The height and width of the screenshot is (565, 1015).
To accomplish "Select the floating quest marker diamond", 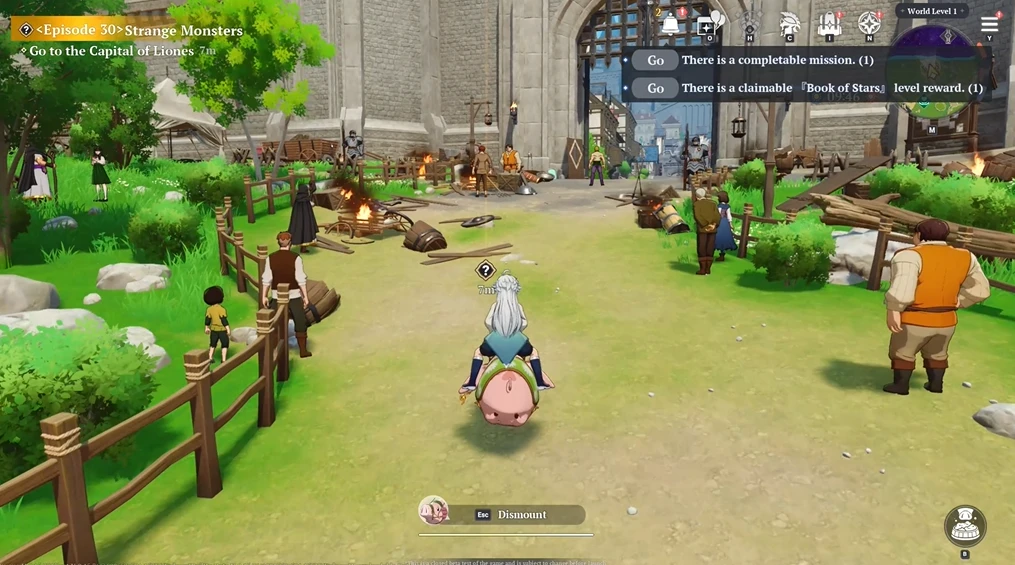I will tap(486, 270).
